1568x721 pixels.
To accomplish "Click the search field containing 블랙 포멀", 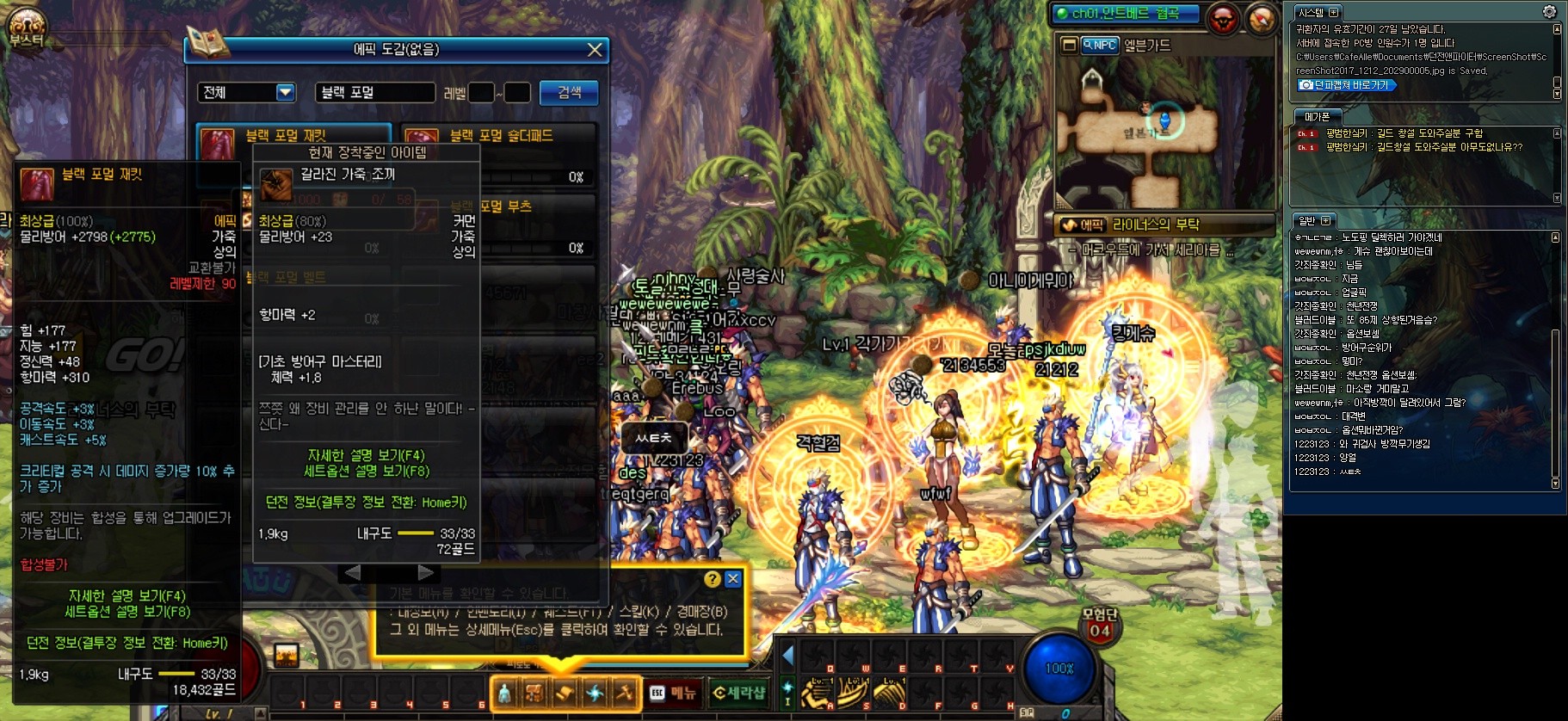I will coord(374,92).
